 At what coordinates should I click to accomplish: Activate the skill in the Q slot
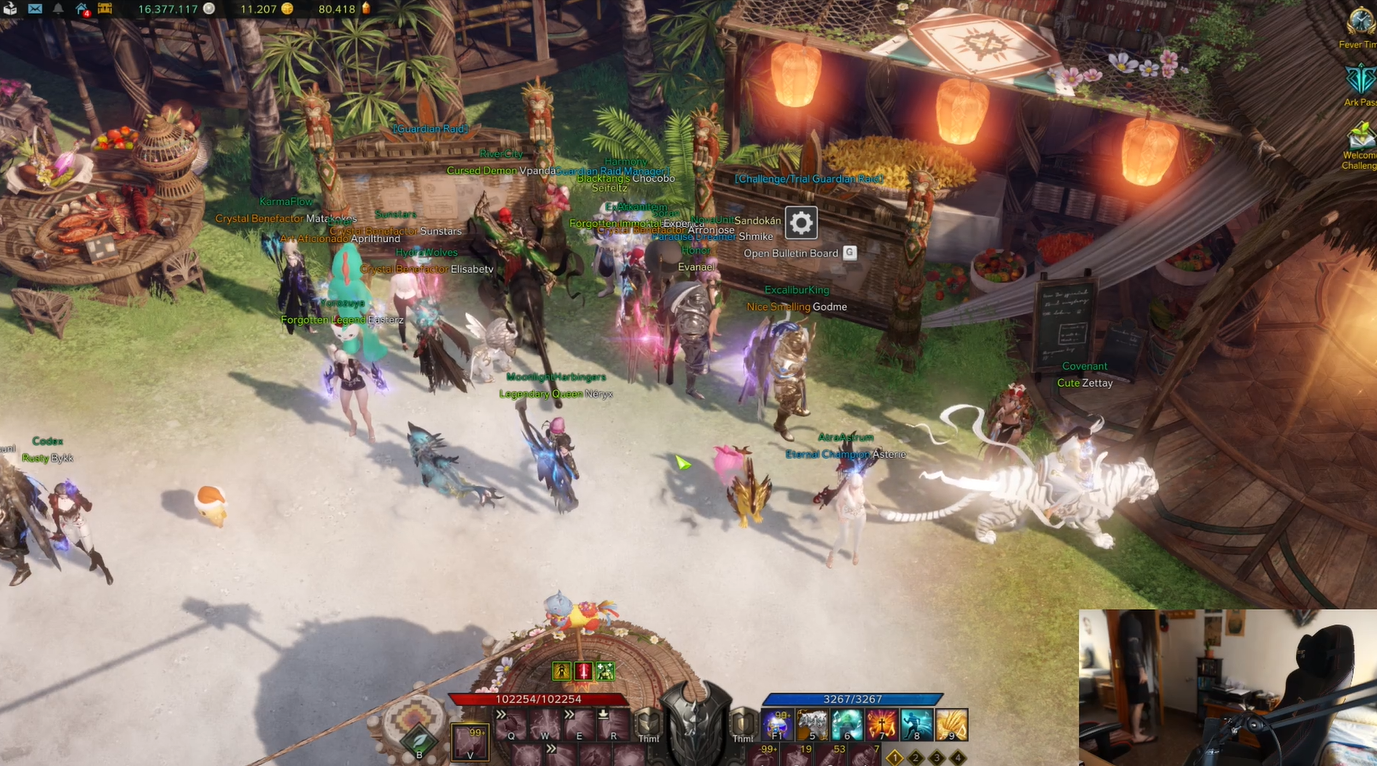coord(512,723)
